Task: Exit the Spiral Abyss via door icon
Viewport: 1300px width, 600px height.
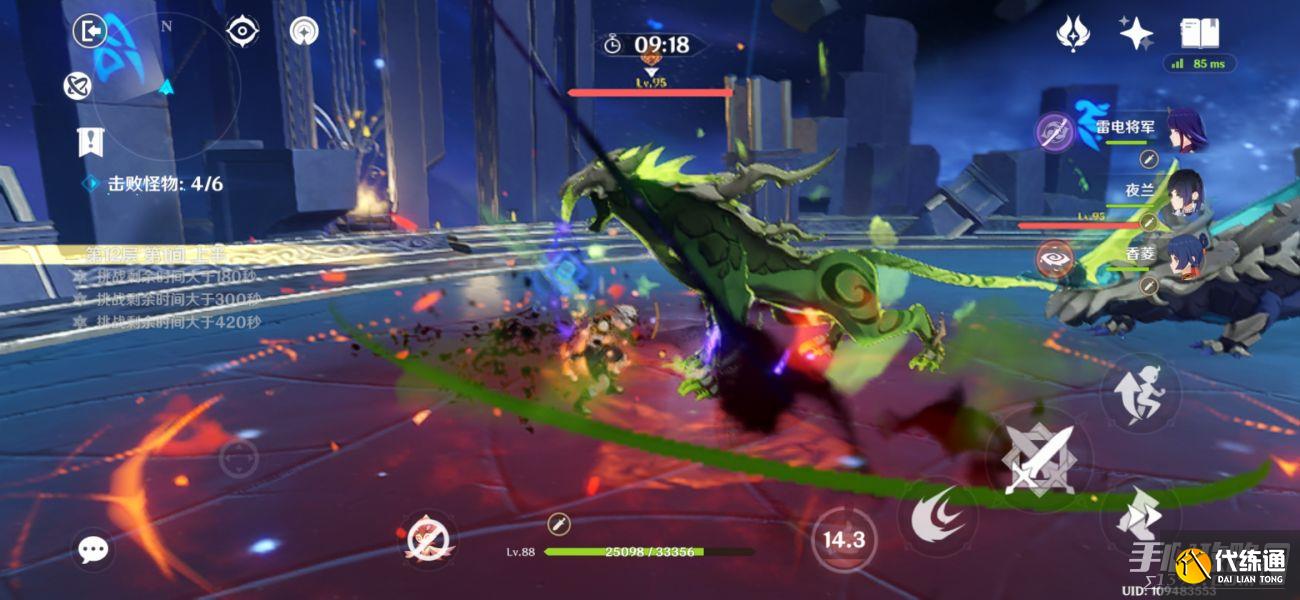Action: coord(89,32)
